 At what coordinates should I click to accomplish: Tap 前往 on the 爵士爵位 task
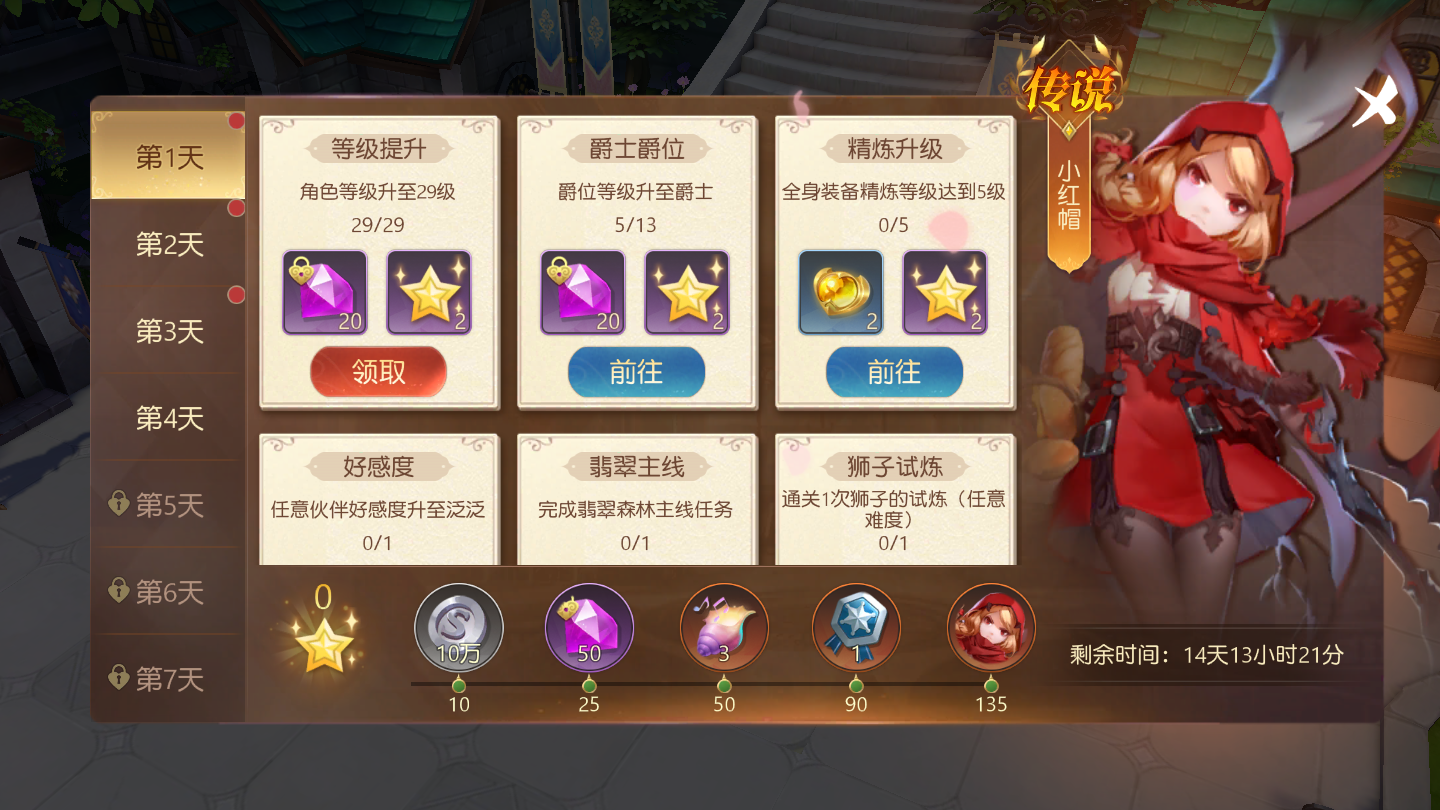tap(636, 371)
